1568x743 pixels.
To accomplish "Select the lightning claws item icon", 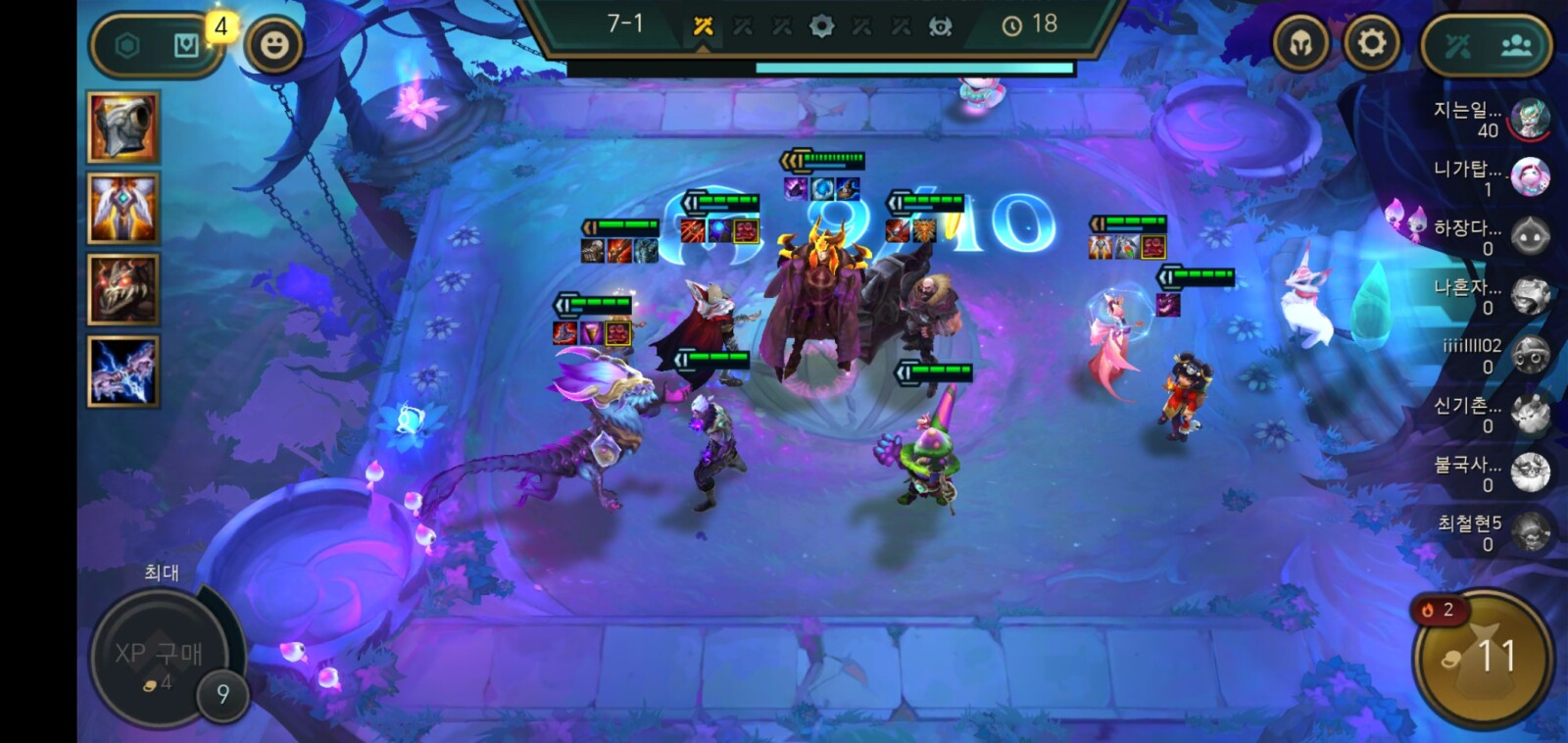I will pos(122,371).
